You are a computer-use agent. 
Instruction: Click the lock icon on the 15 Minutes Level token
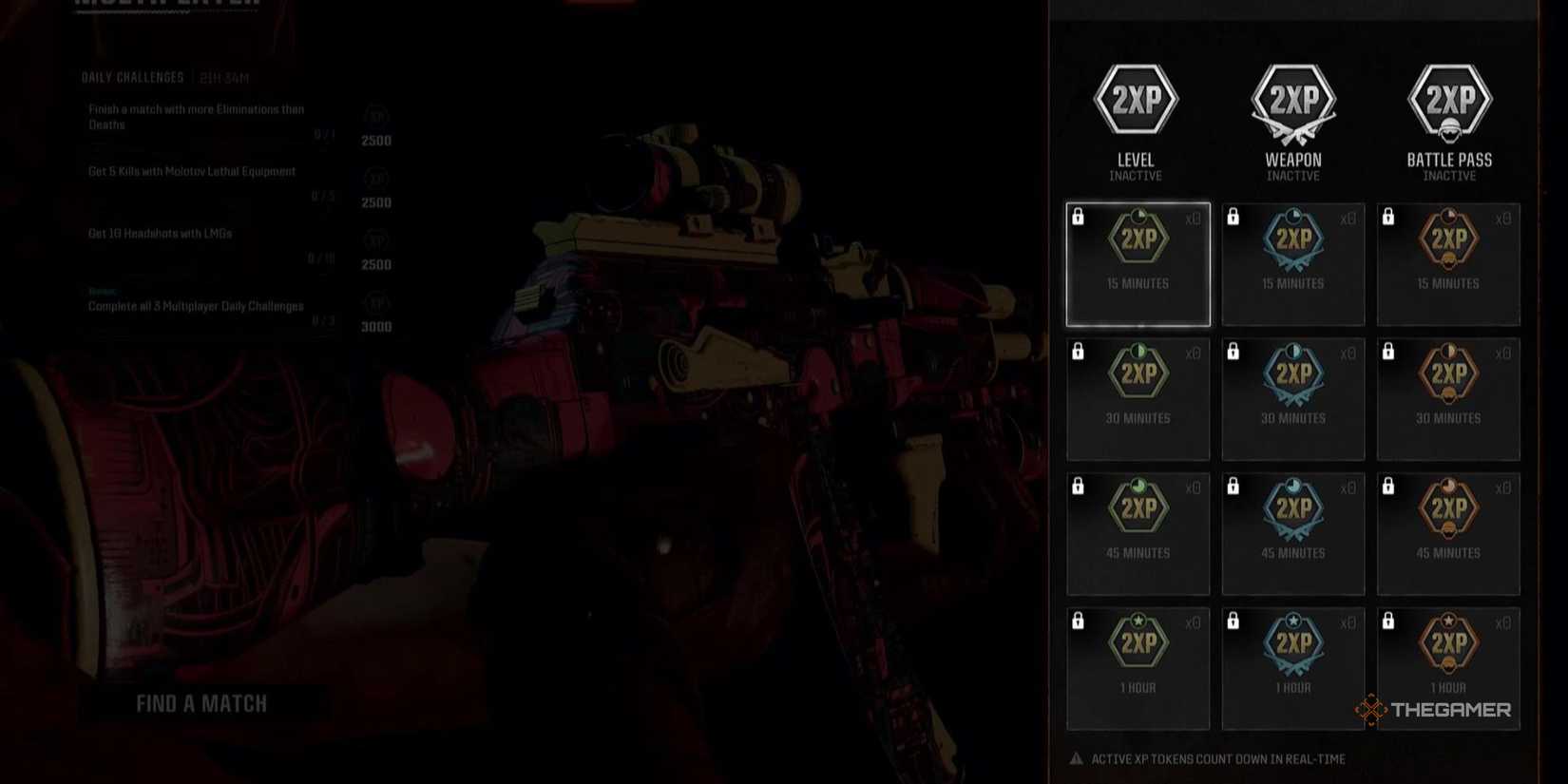tap(1080, 218)
